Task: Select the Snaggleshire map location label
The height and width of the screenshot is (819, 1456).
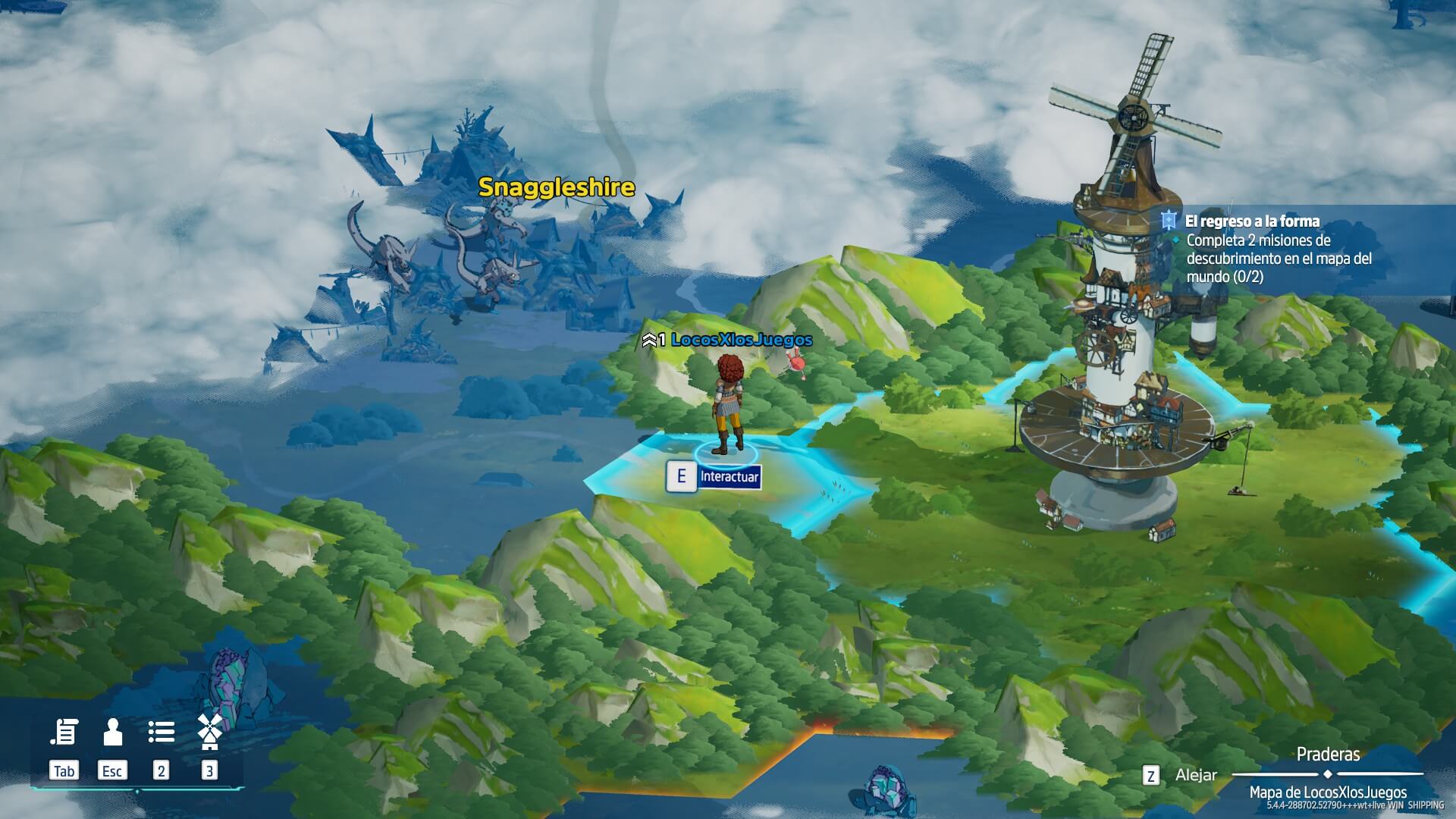Action: pos(556,187)
